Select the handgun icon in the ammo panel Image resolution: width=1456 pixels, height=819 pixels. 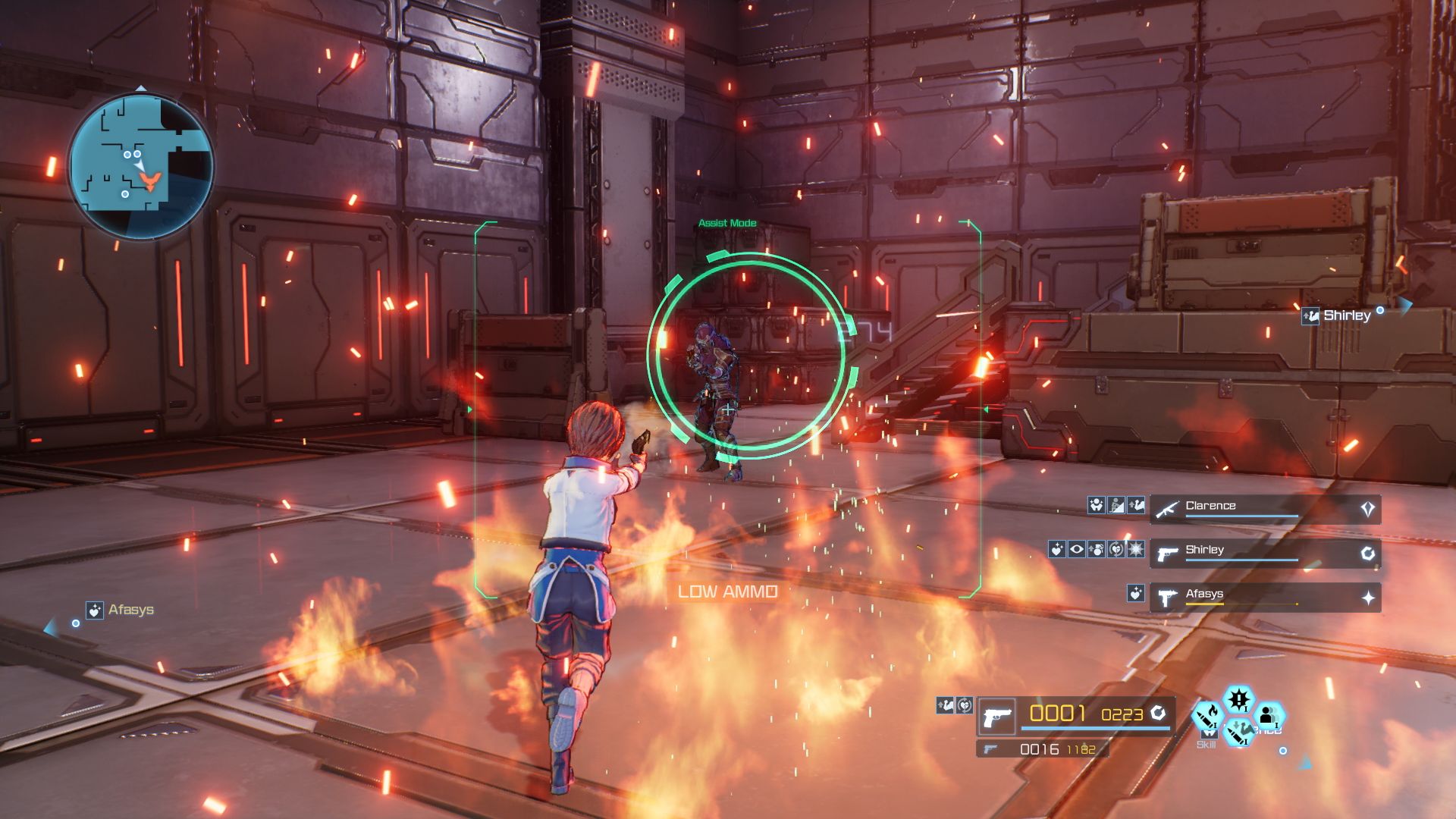point(996,717)
